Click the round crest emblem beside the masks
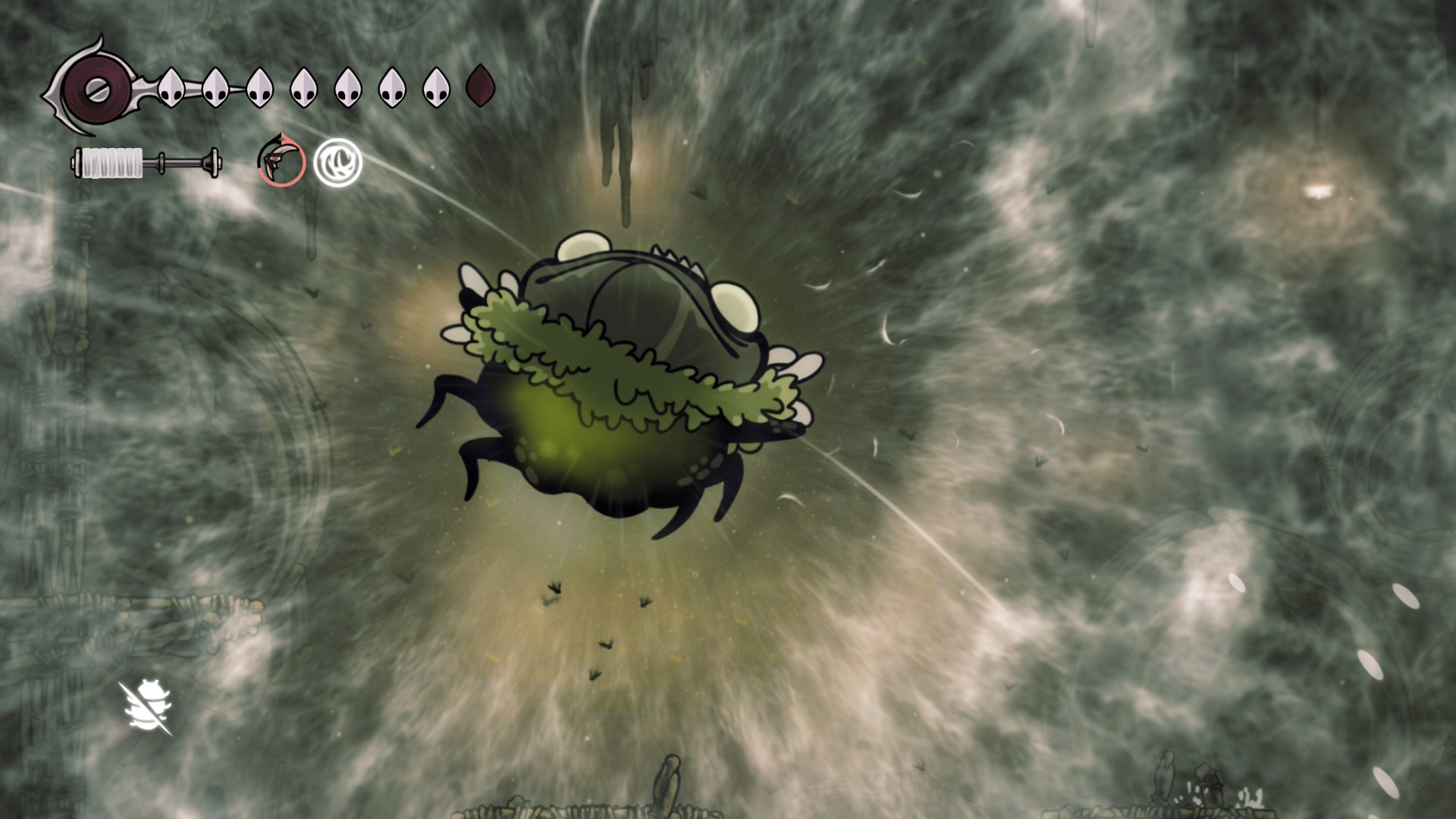The width and height of the screenshot is (1456, 819). (x=94, y=89)
